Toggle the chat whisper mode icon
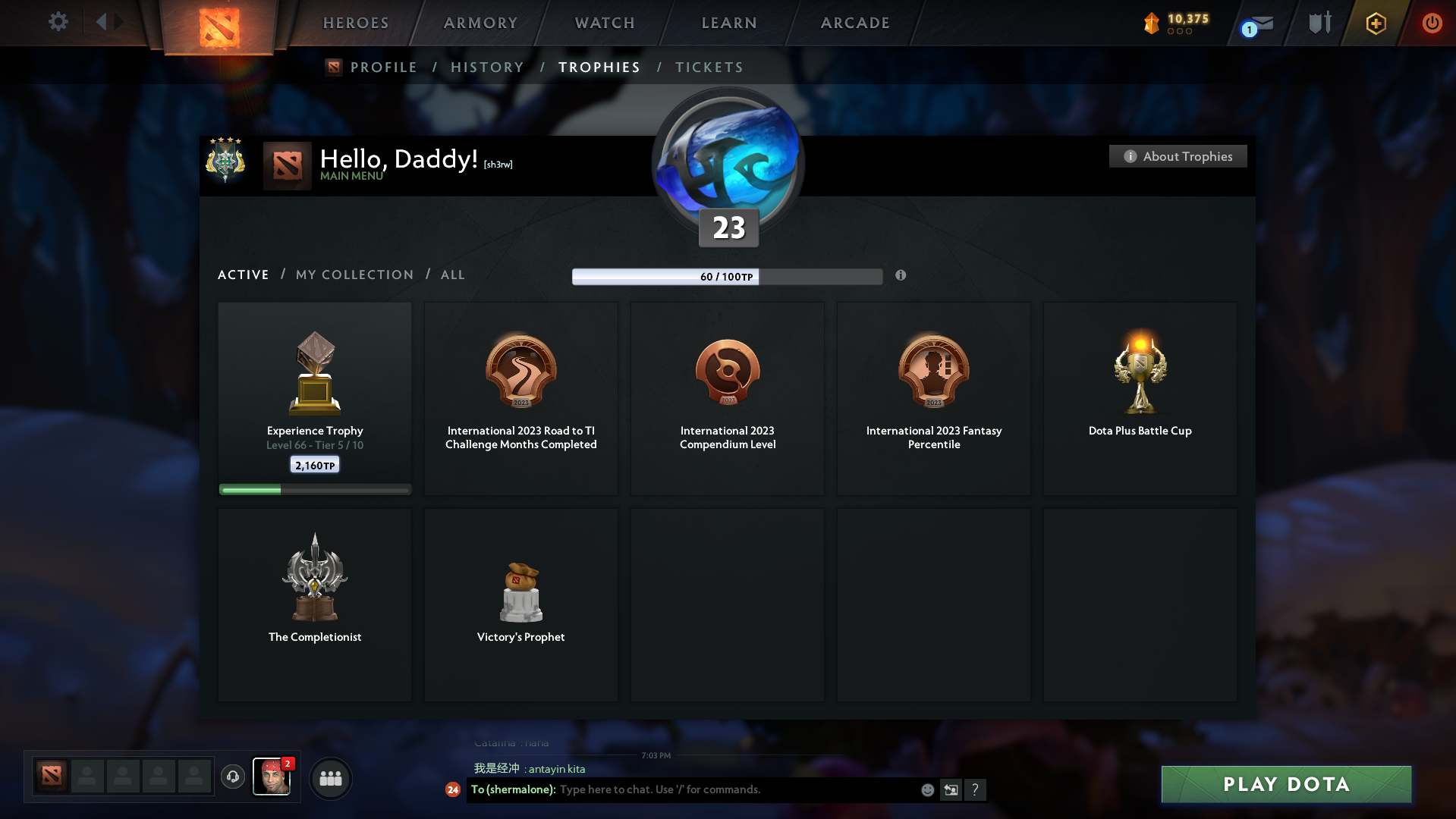Image resolution: width=1456 pixels, height=819 pixels. pos(950,789)
